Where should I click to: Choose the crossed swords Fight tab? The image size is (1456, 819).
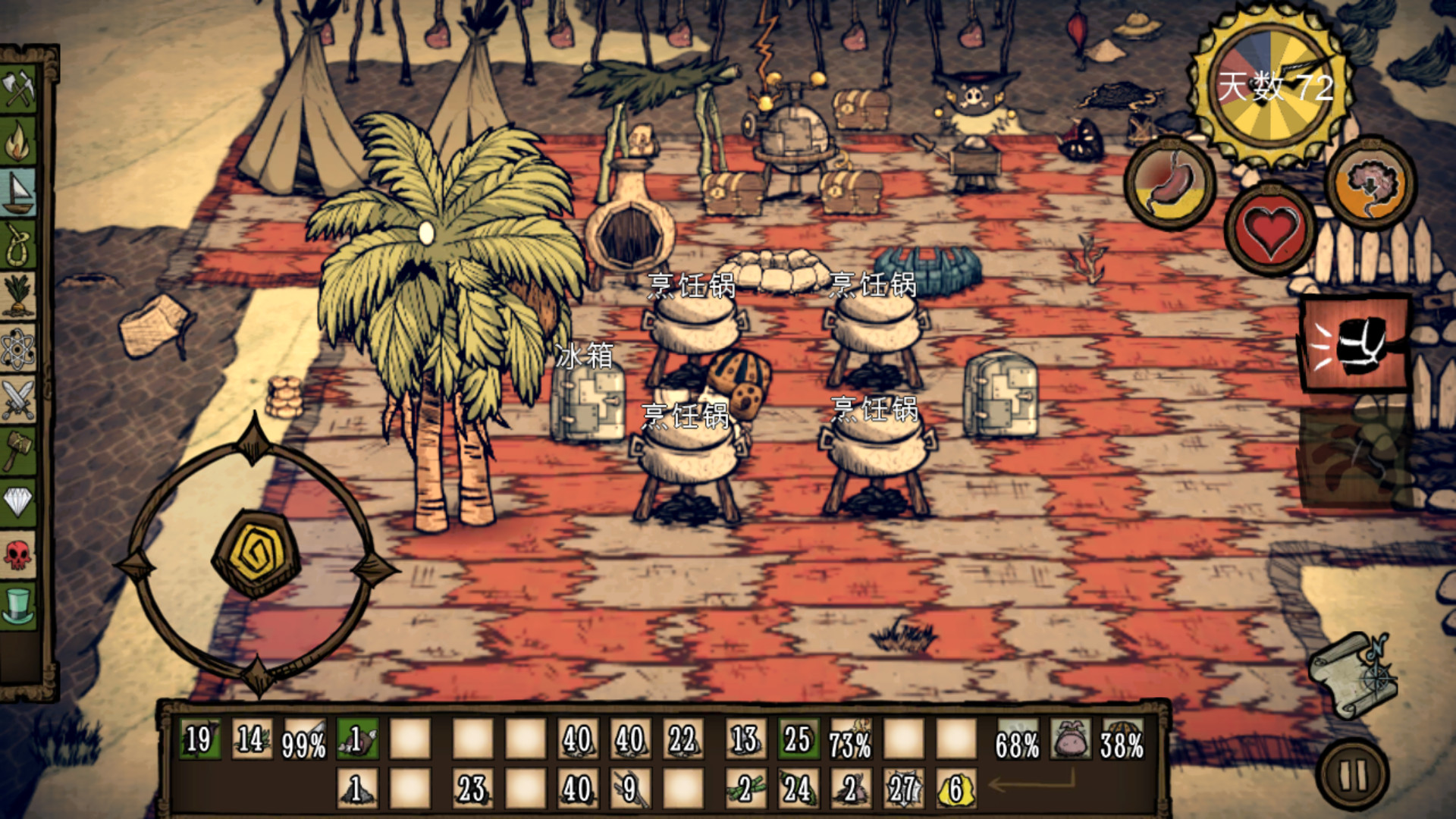(19, 399)
